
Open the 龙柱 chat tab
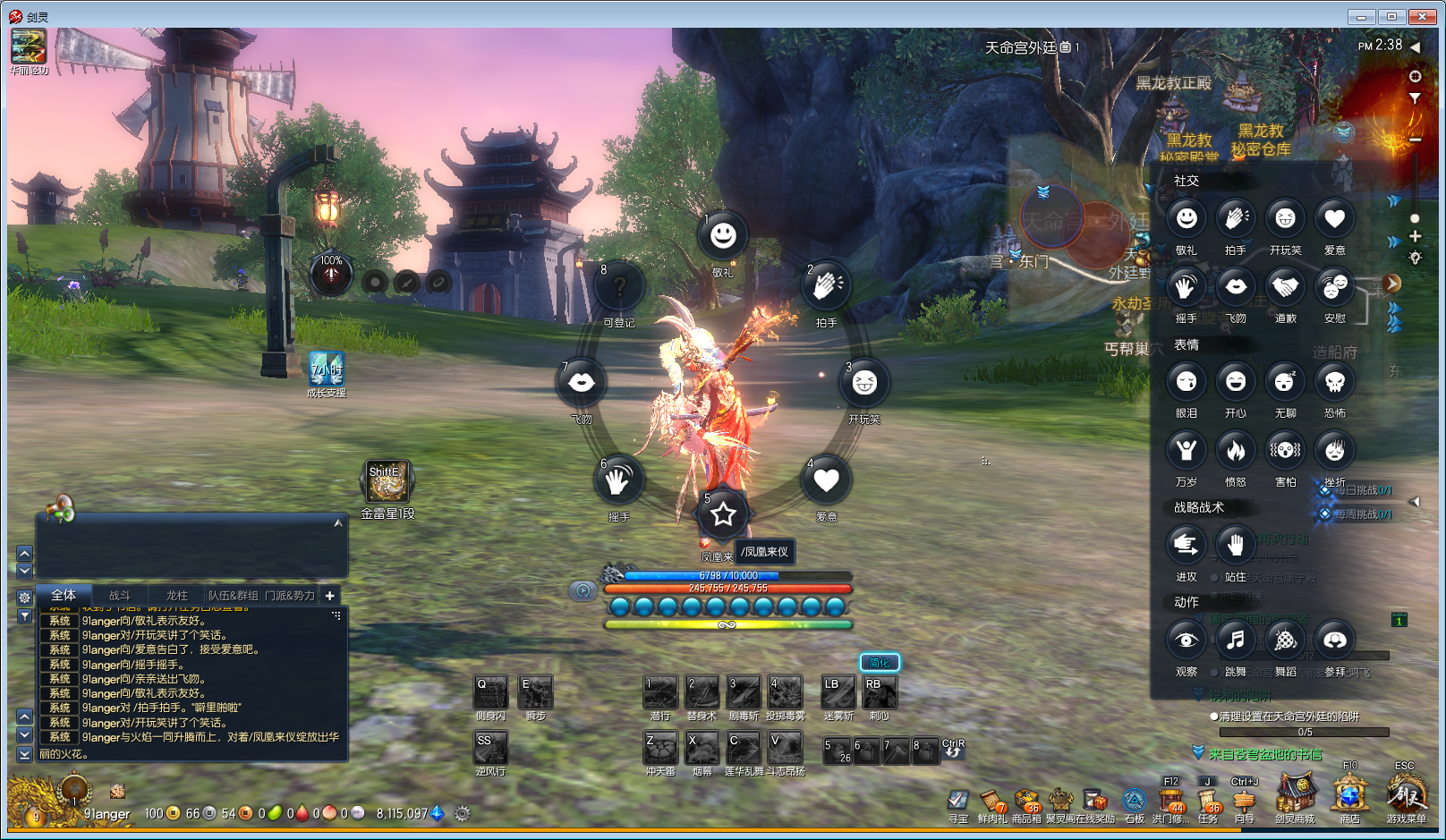pyautogui.click(x=176, y=596)
